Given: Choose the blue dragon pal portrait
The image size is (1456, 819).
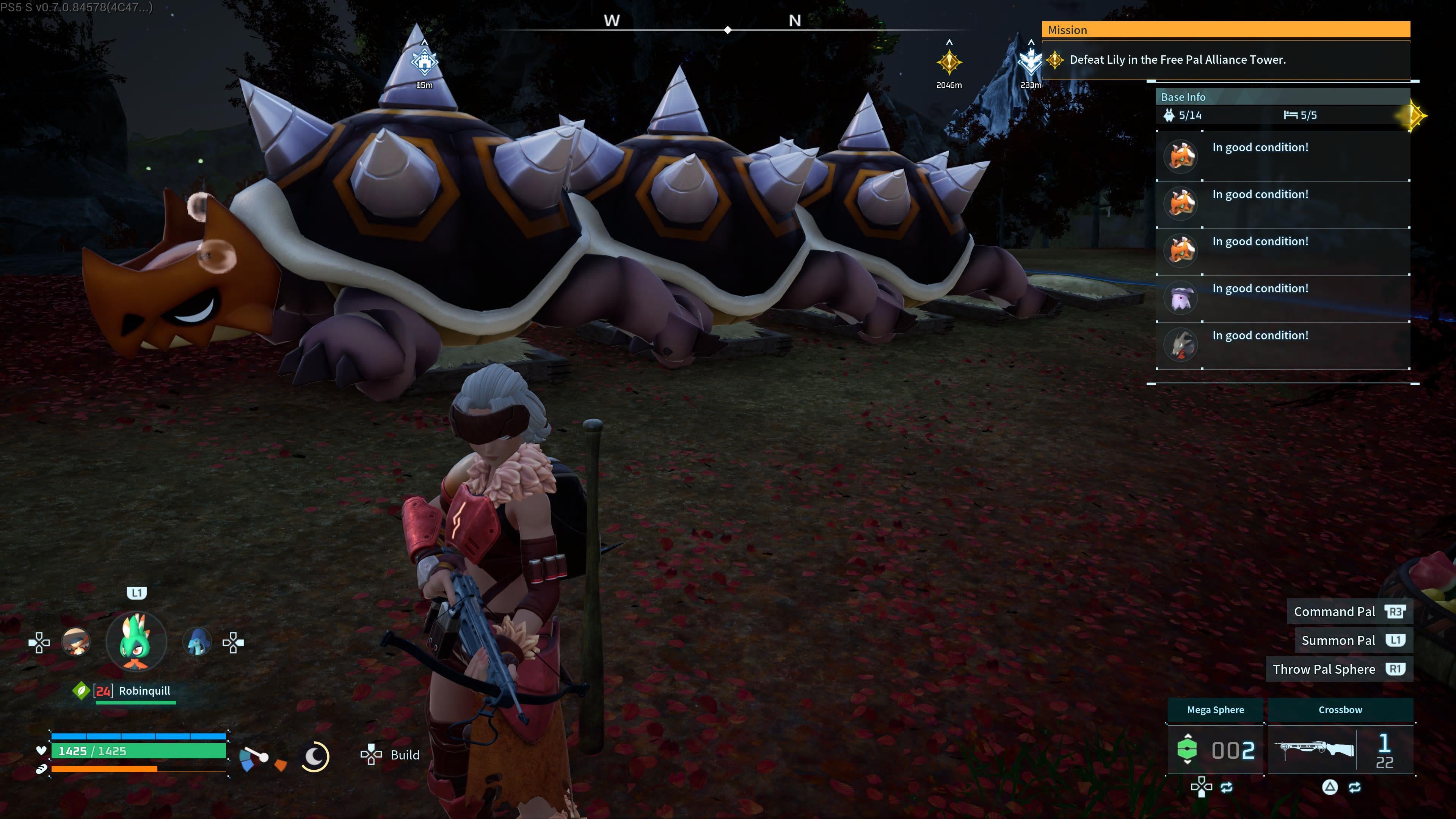Looking at the screenshot, I should [x=197, y=642].
